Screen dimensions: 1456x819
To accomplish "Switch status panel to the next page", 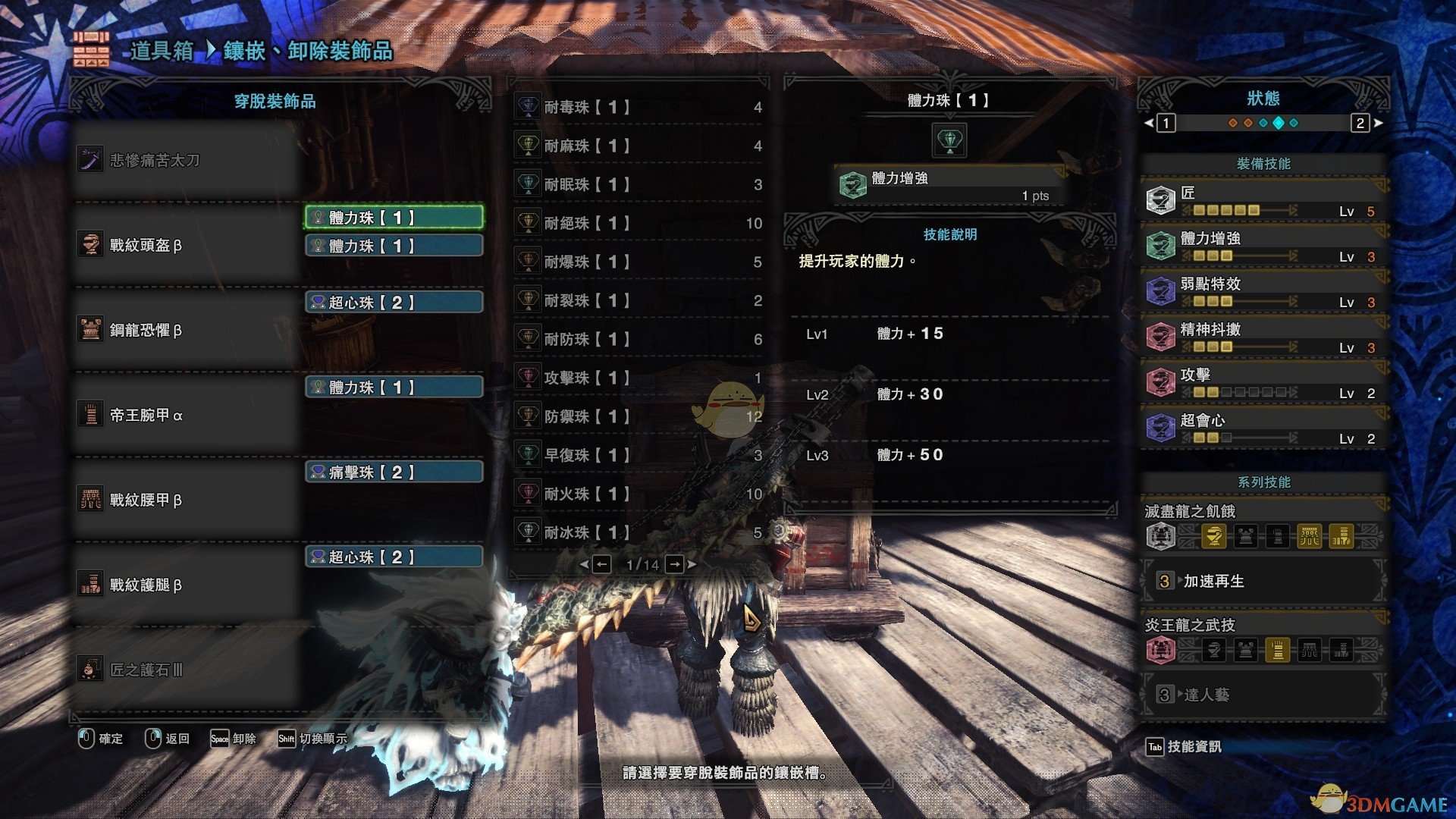I will point(1360,123).
